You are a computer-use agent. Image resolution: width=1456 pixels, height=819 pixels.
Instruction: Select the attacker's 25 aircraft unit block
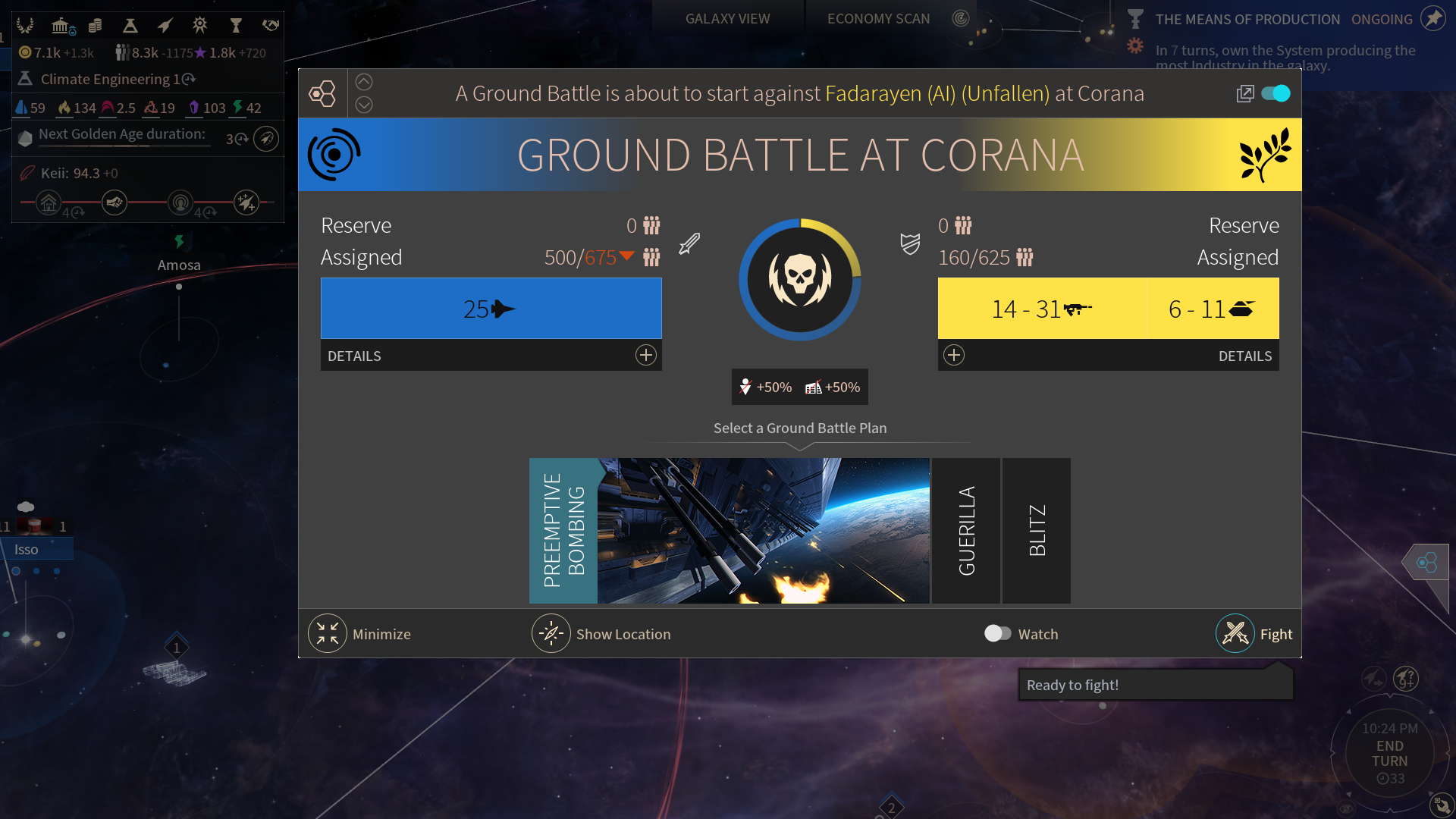point(491,309)
